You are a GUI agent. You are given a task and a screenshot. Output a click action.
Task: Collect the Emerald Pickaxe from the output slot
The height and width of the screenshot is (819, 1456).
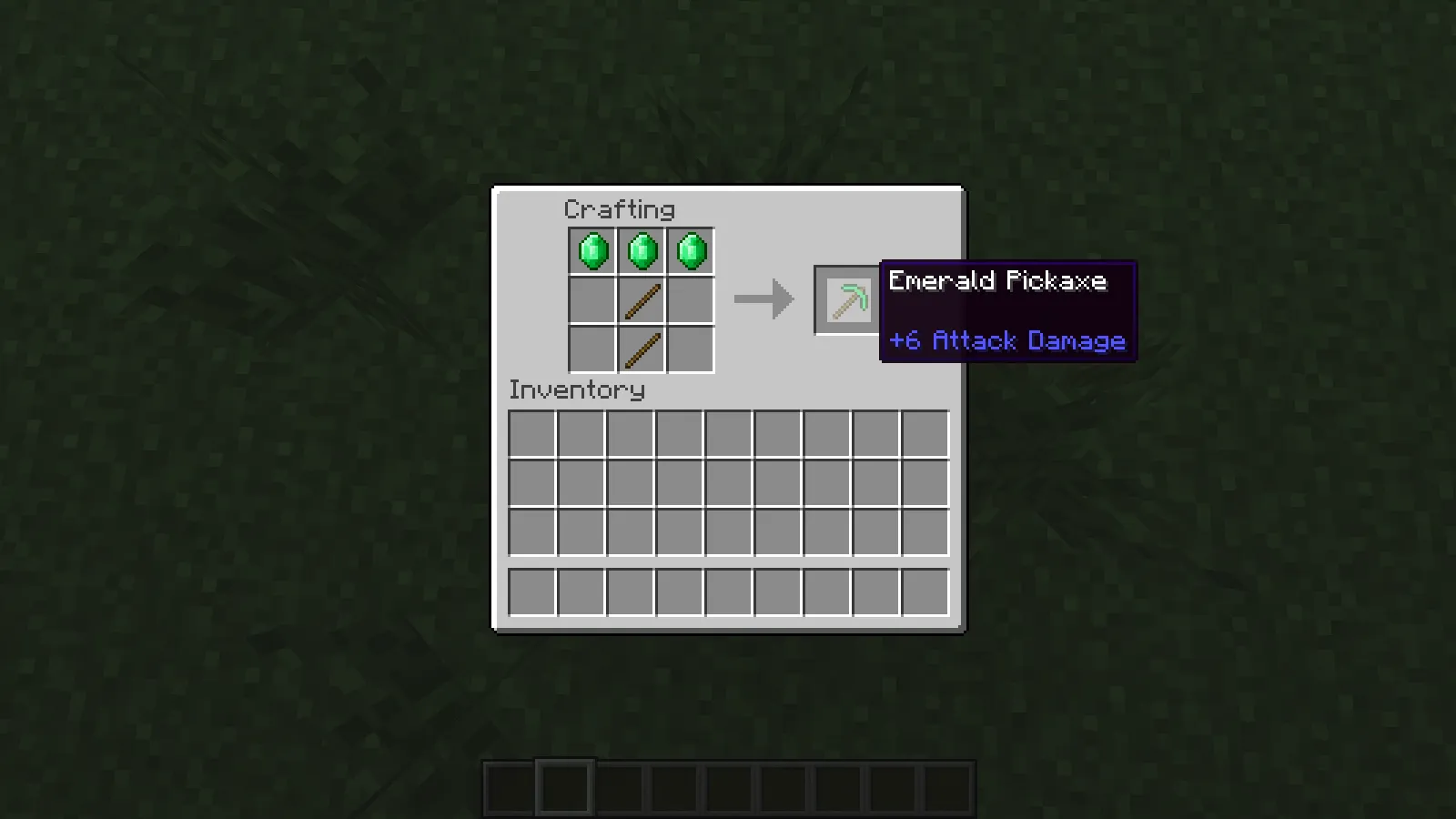[844, 298]
